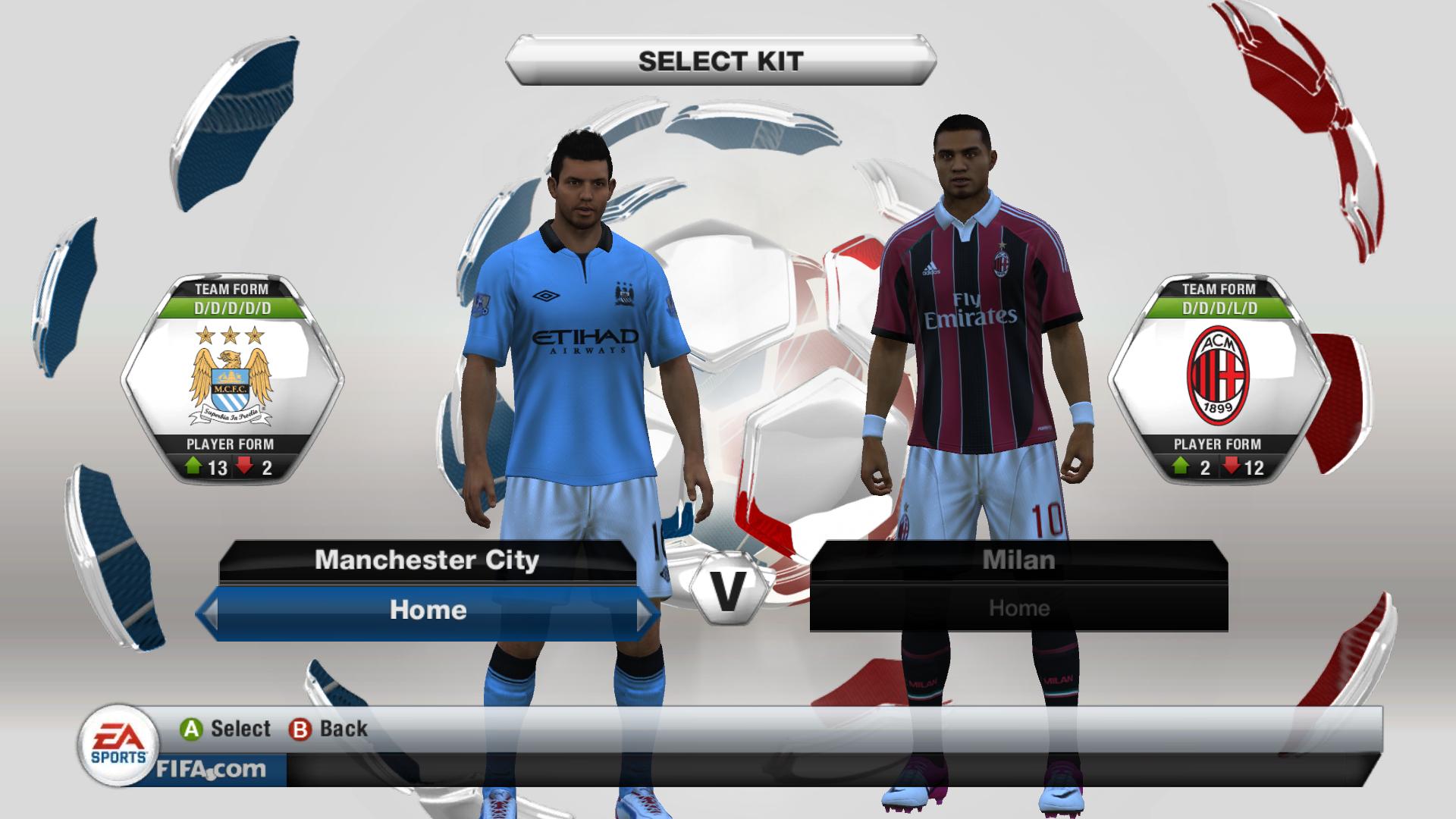Select the Manchester City team name panel
The width and height of the screenshot is (1456, 819).
[427, 560]
